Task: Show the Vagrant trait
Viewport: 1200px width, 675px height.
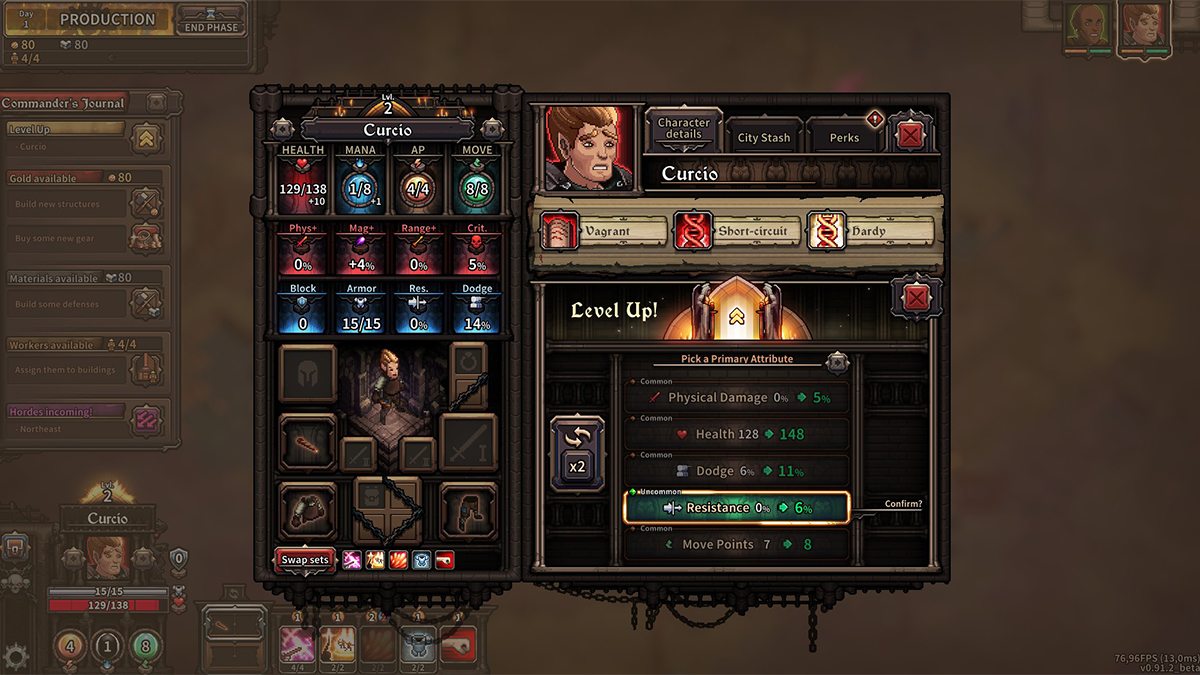Action: point(603,231)
